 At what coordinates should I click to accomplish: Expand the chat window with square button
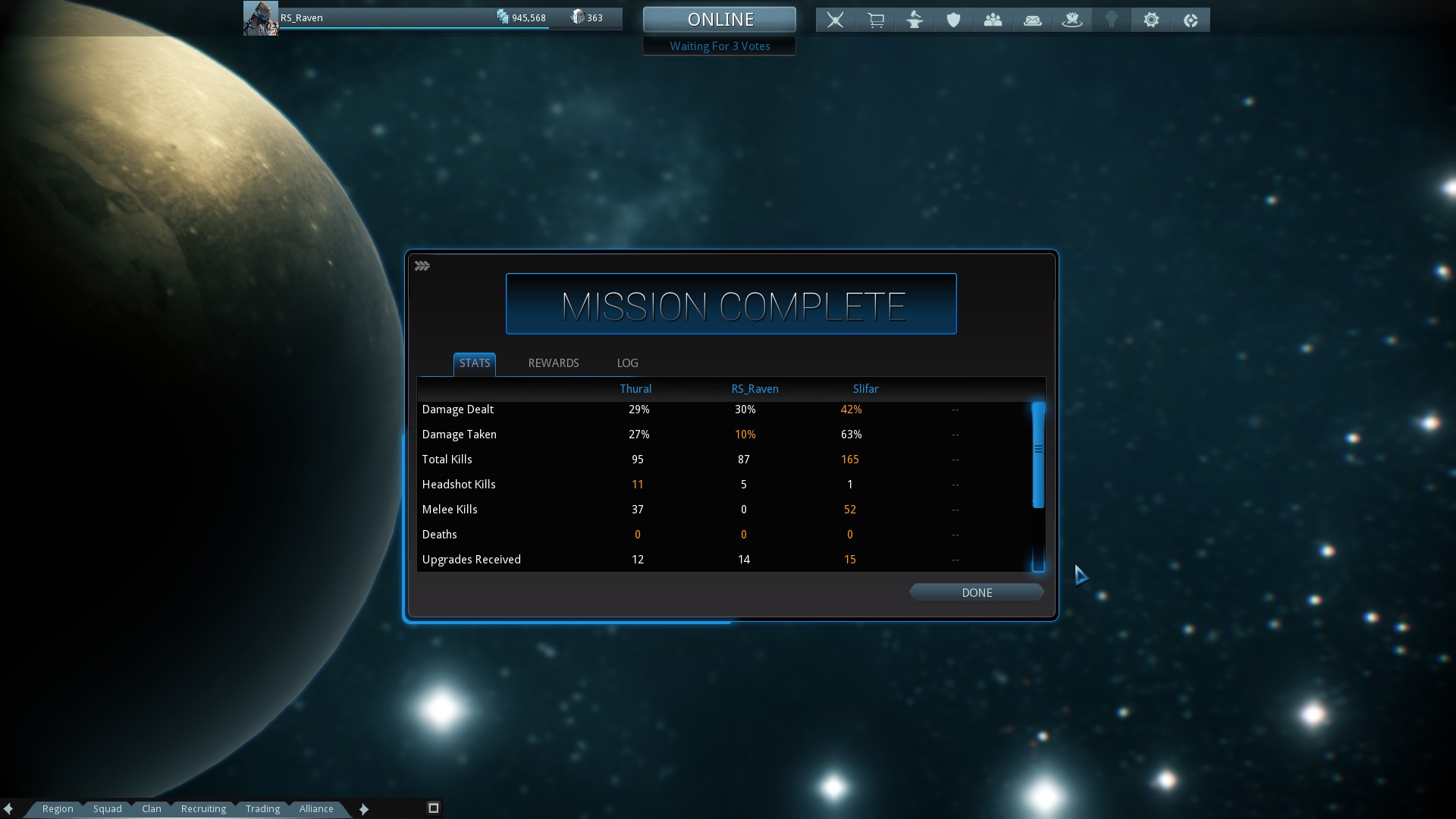pyautogui.click(x=434, y=808)
